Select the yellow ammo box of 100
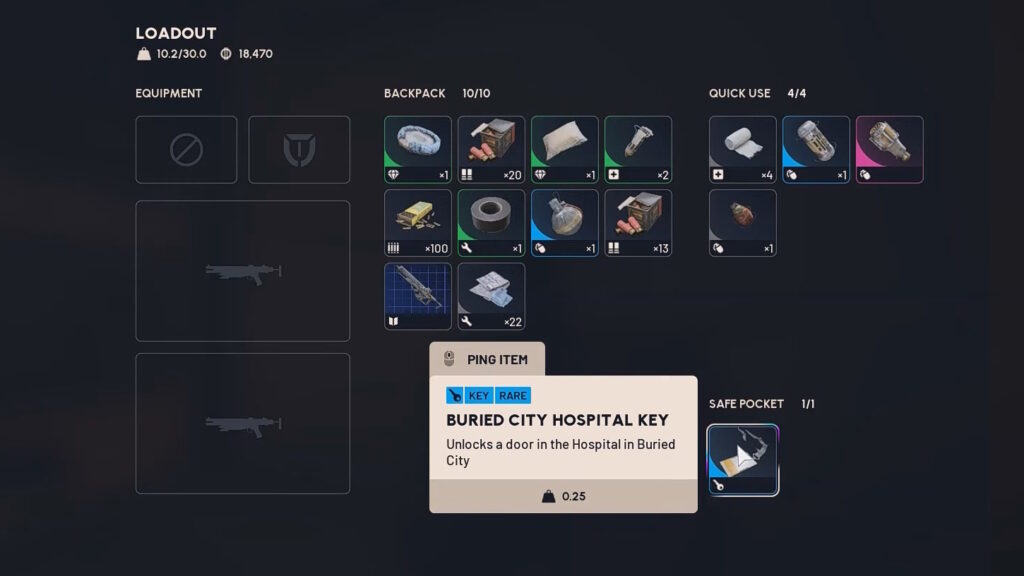This screenshot has width=1024, height=576. (418, 223)
